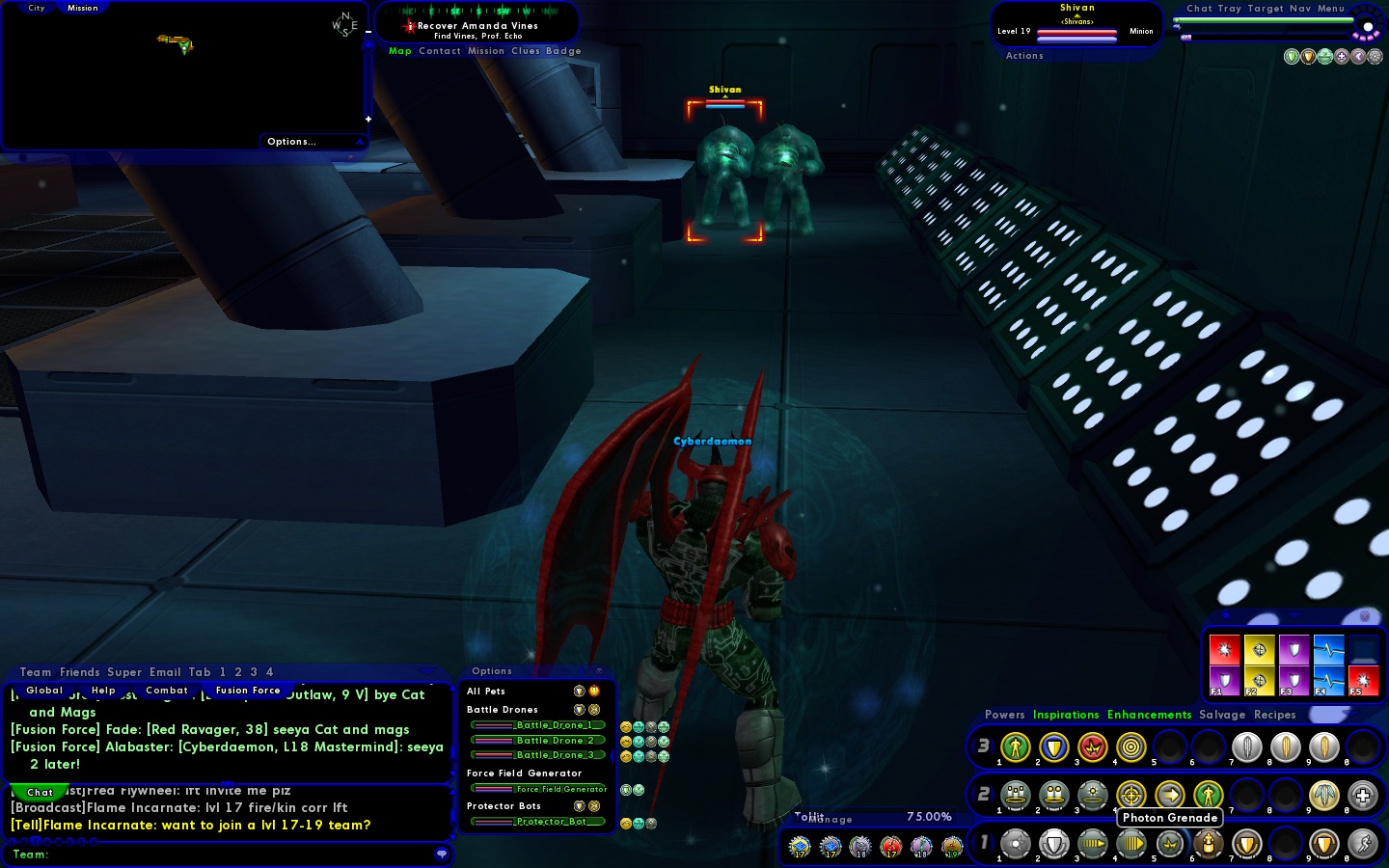Activate the Photon Grenade power
The height and width of the screenshot is (868, 1389).
(x=1169, y=845)
